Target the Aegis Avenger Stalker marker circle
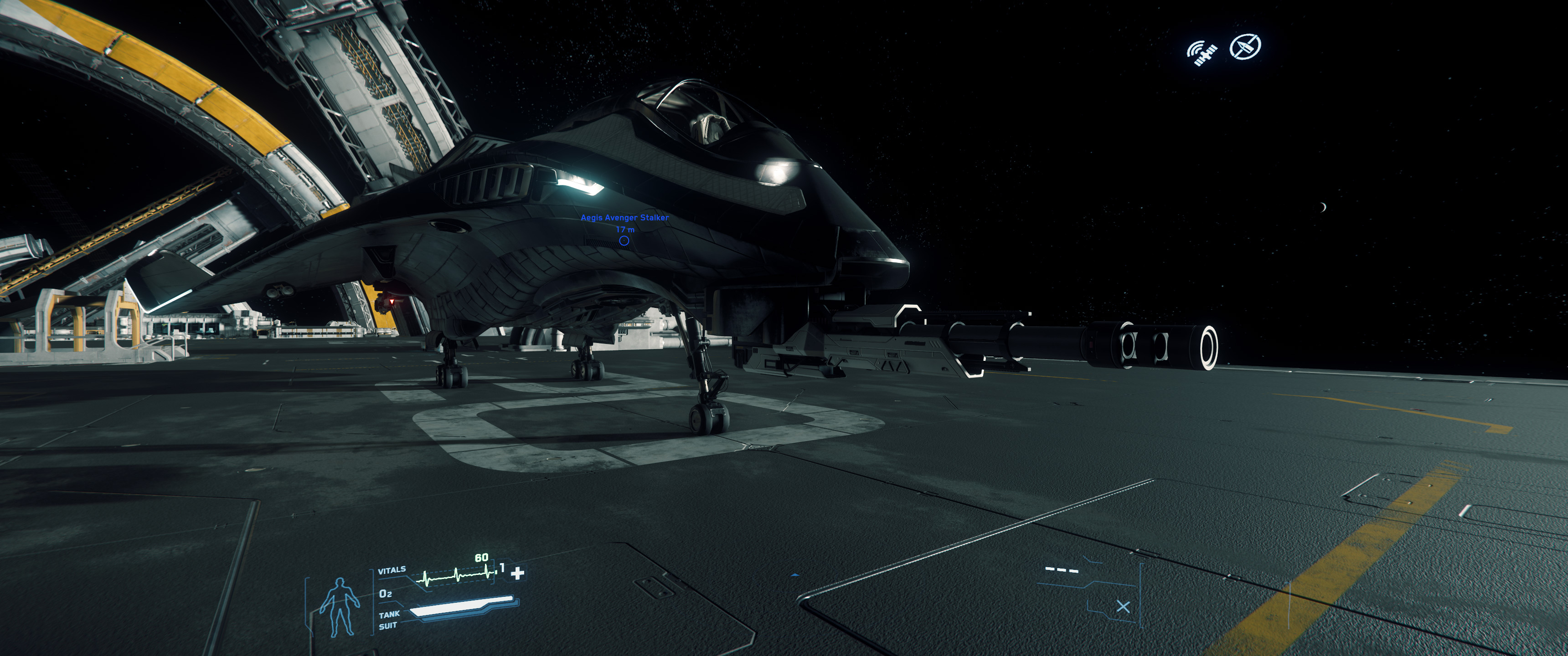The width and height of the screenshot is (1568, 656). [x=624, y=241]
